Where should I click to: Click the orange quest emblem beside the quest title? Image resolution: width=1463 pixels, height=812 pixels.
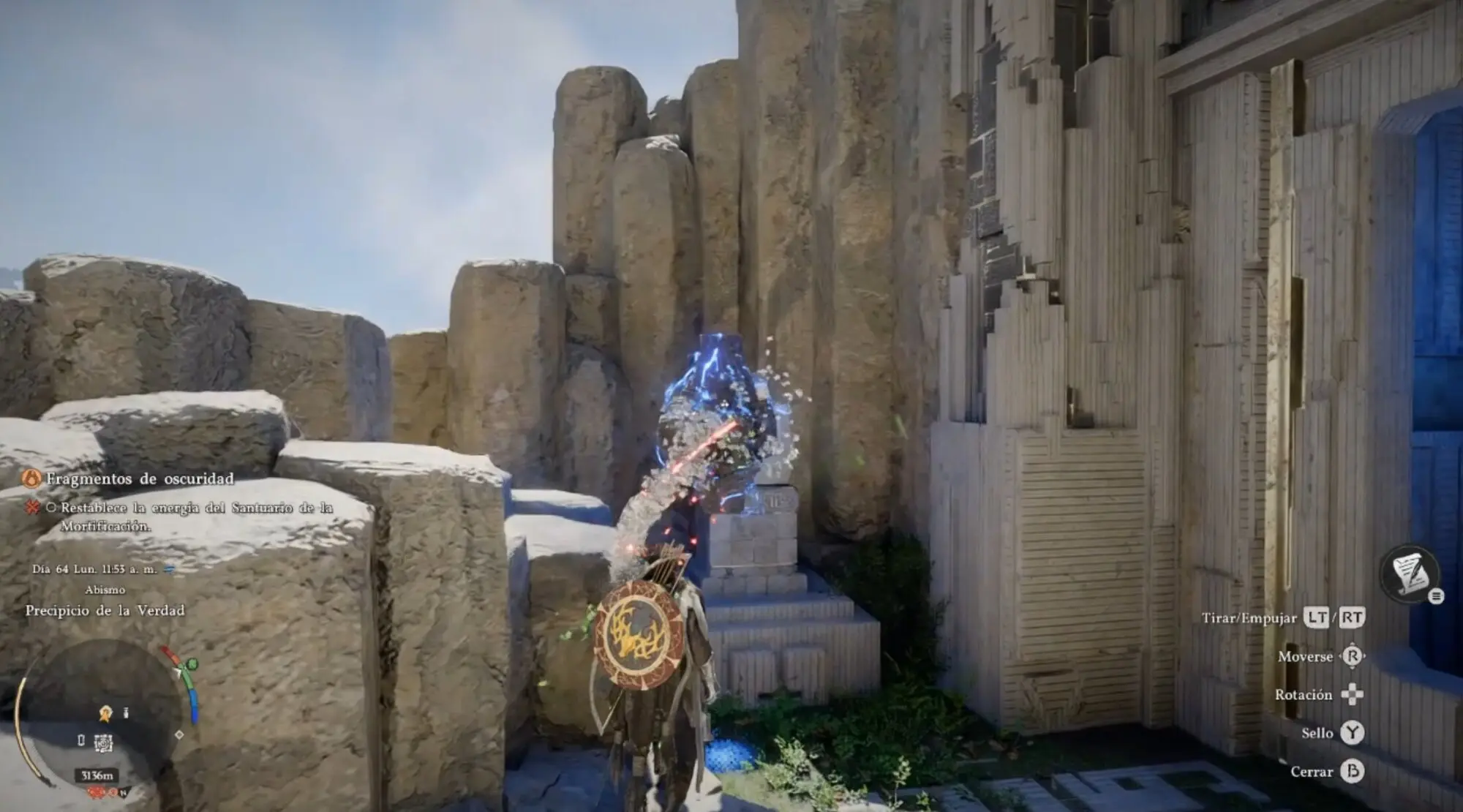pyautogui.click(x=31, y=479)
